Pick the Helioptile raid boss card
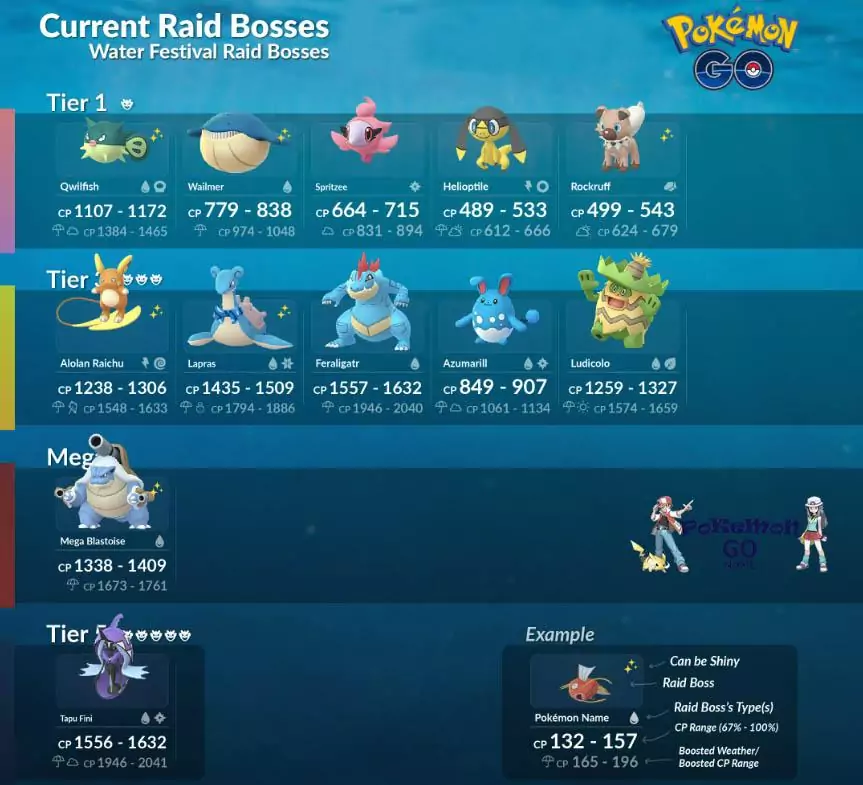Image resolution: width=863 pixels, height=785 pixels. [496, 180]
